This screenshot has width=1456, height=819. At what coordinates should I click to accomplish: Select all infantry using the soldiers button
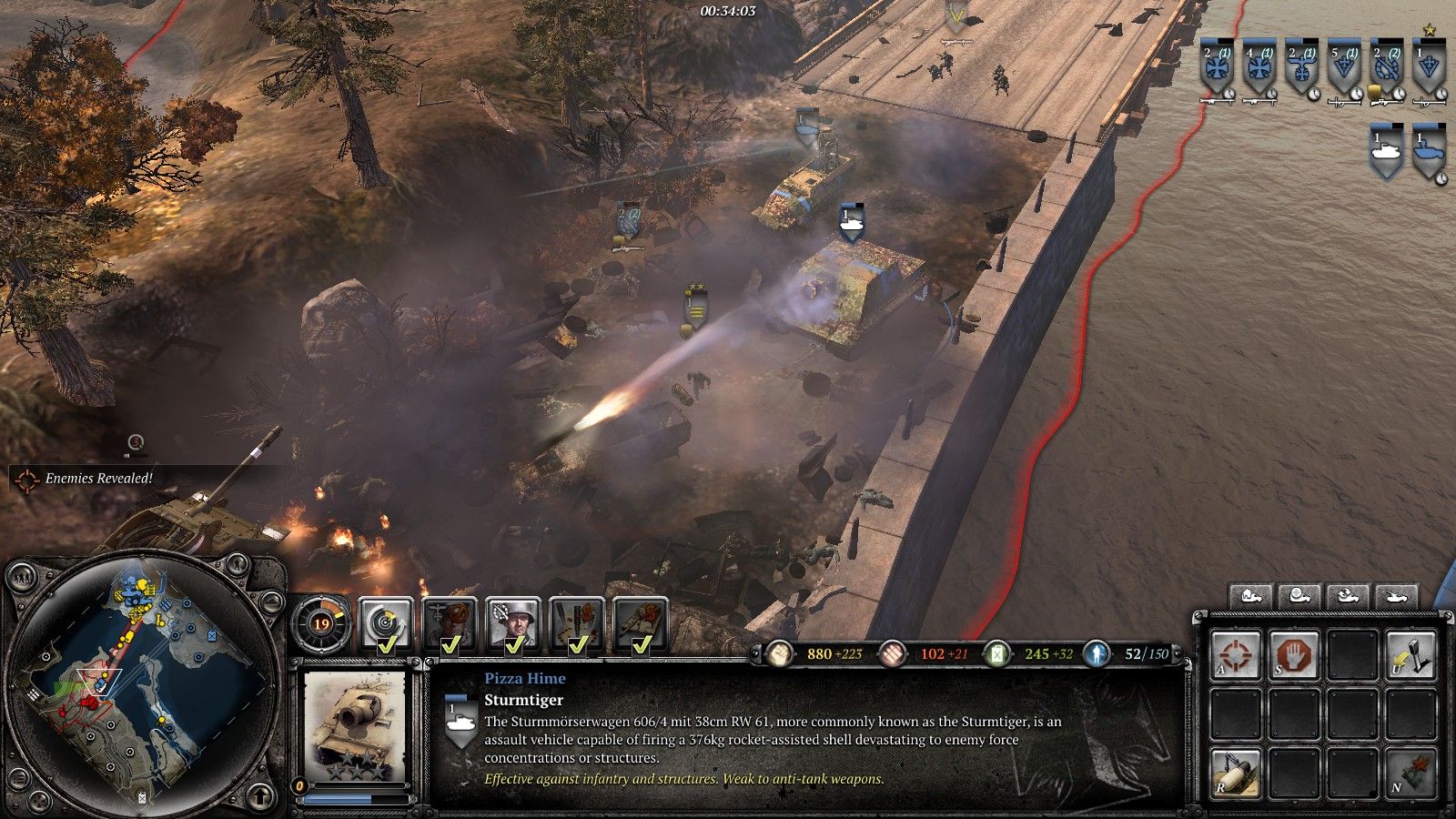21,575
